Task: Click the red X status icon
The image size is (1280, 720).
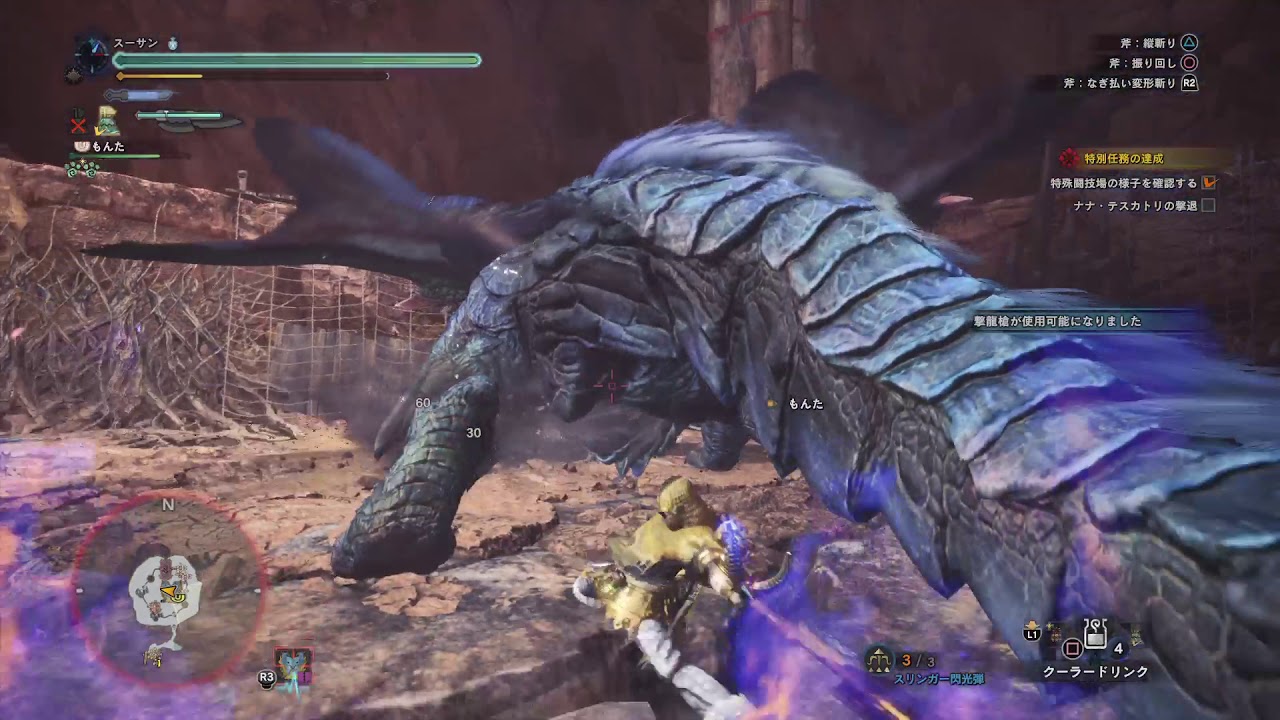Action: [x=78, y=125]
